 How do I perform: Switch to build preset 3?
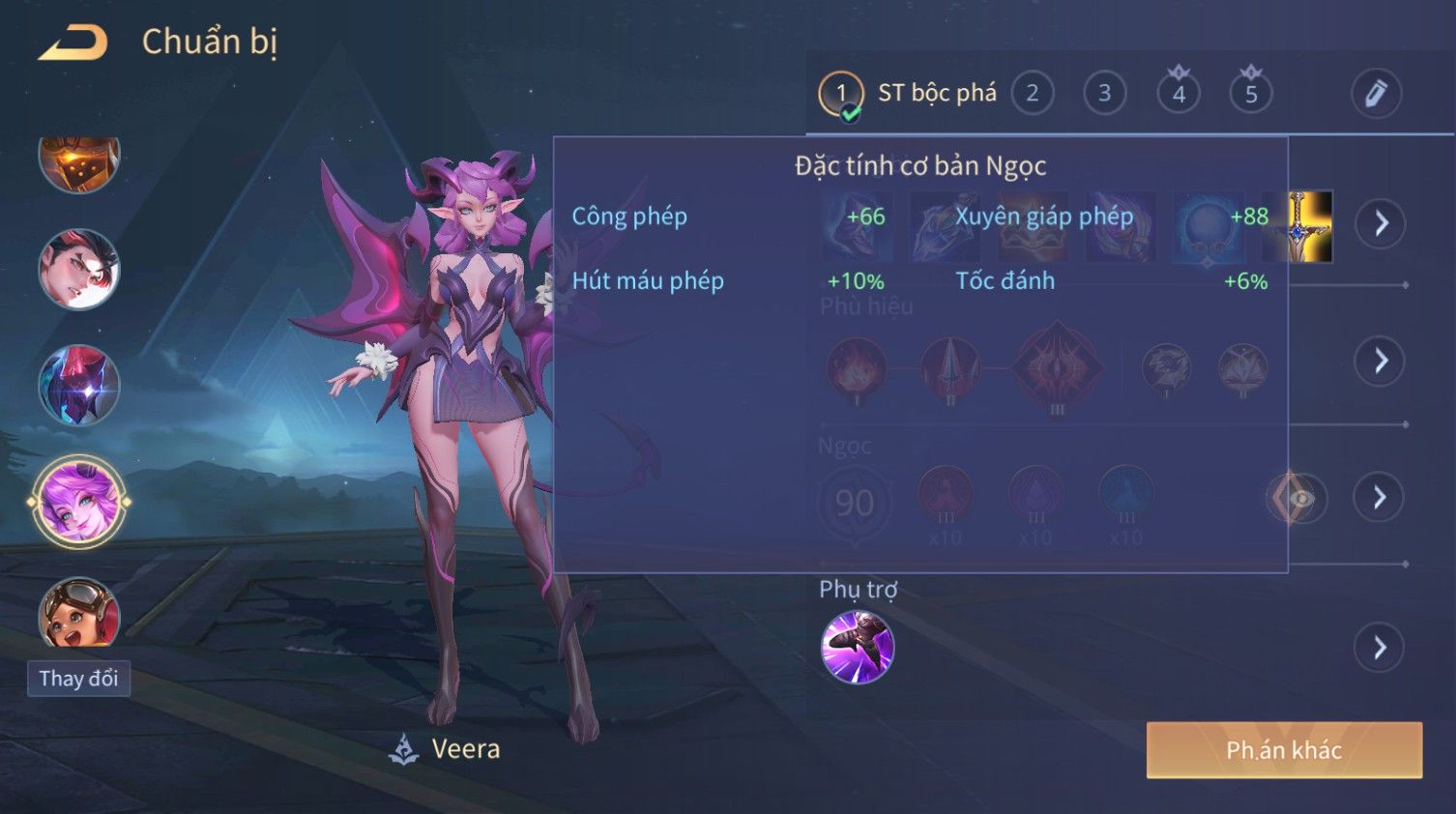tap(1104, 94)
